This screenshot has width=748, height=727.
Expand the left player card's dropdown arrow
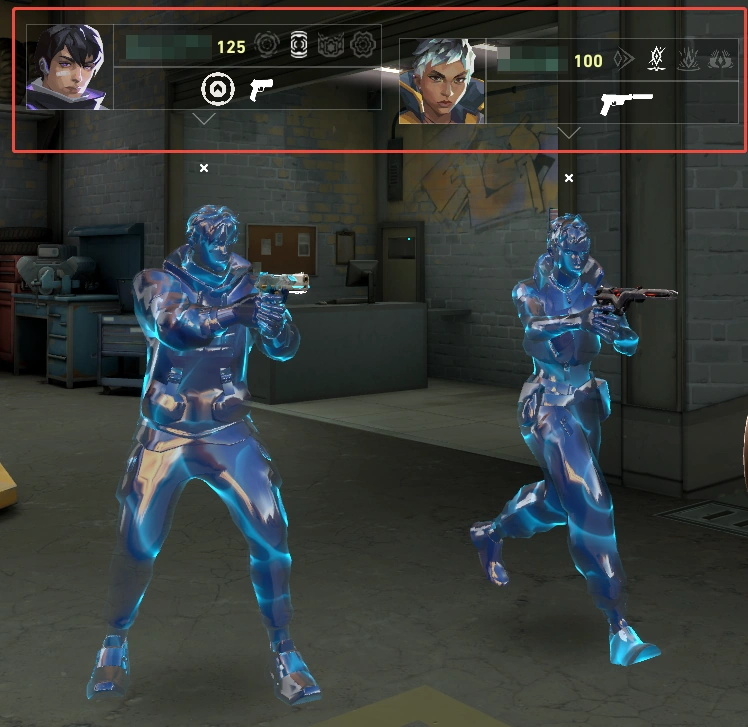[x=204, y=118]
